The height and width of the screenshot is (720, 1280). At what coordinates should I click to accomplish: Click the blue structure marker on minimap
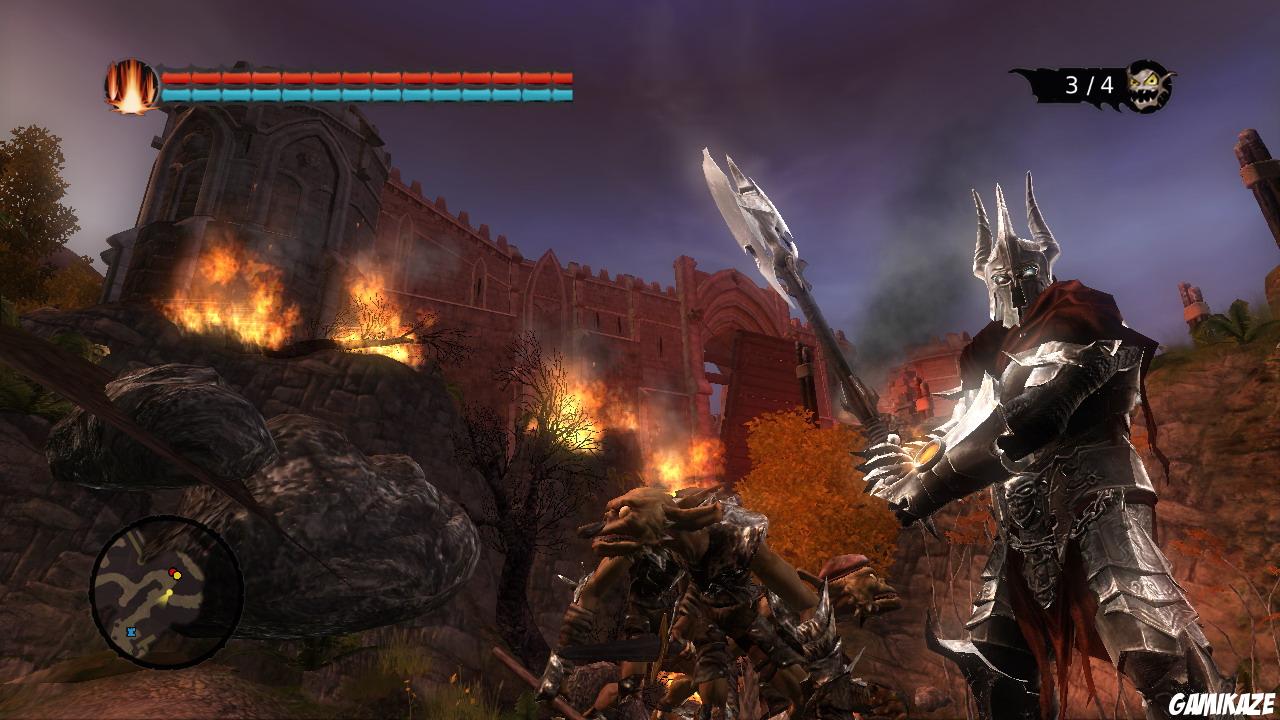(x=131, y=630)
